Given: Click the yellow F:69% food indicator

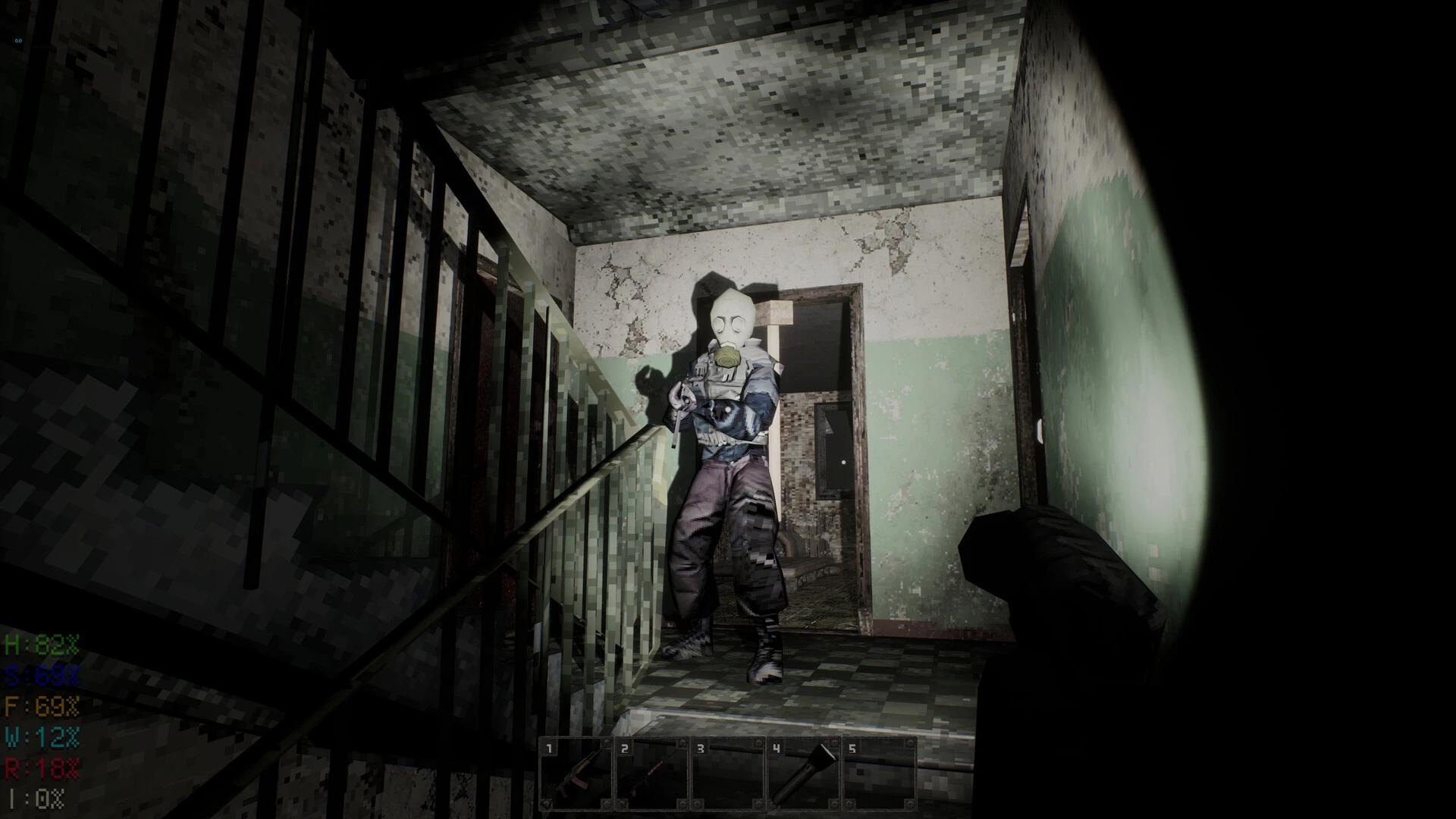Looking at the screenshot, I should (x=42, y=706).
